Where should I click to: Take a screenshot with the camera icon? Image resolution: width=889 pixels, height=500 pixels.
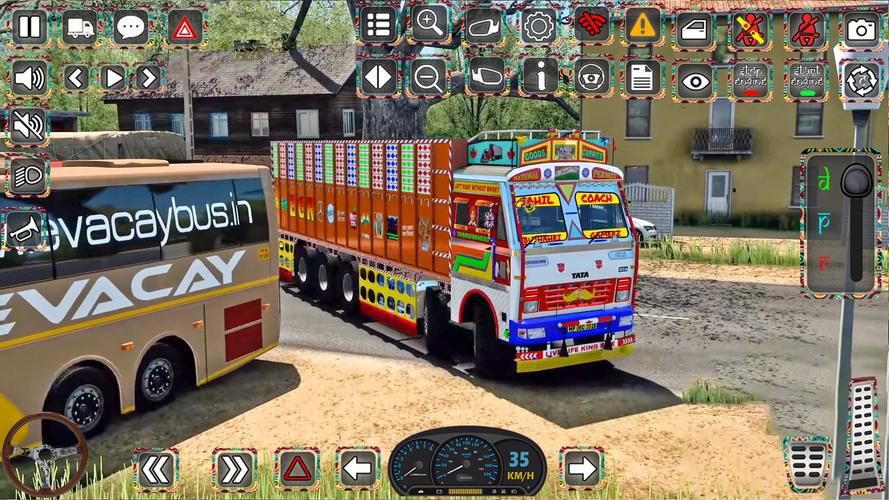(x=861, y=29)
